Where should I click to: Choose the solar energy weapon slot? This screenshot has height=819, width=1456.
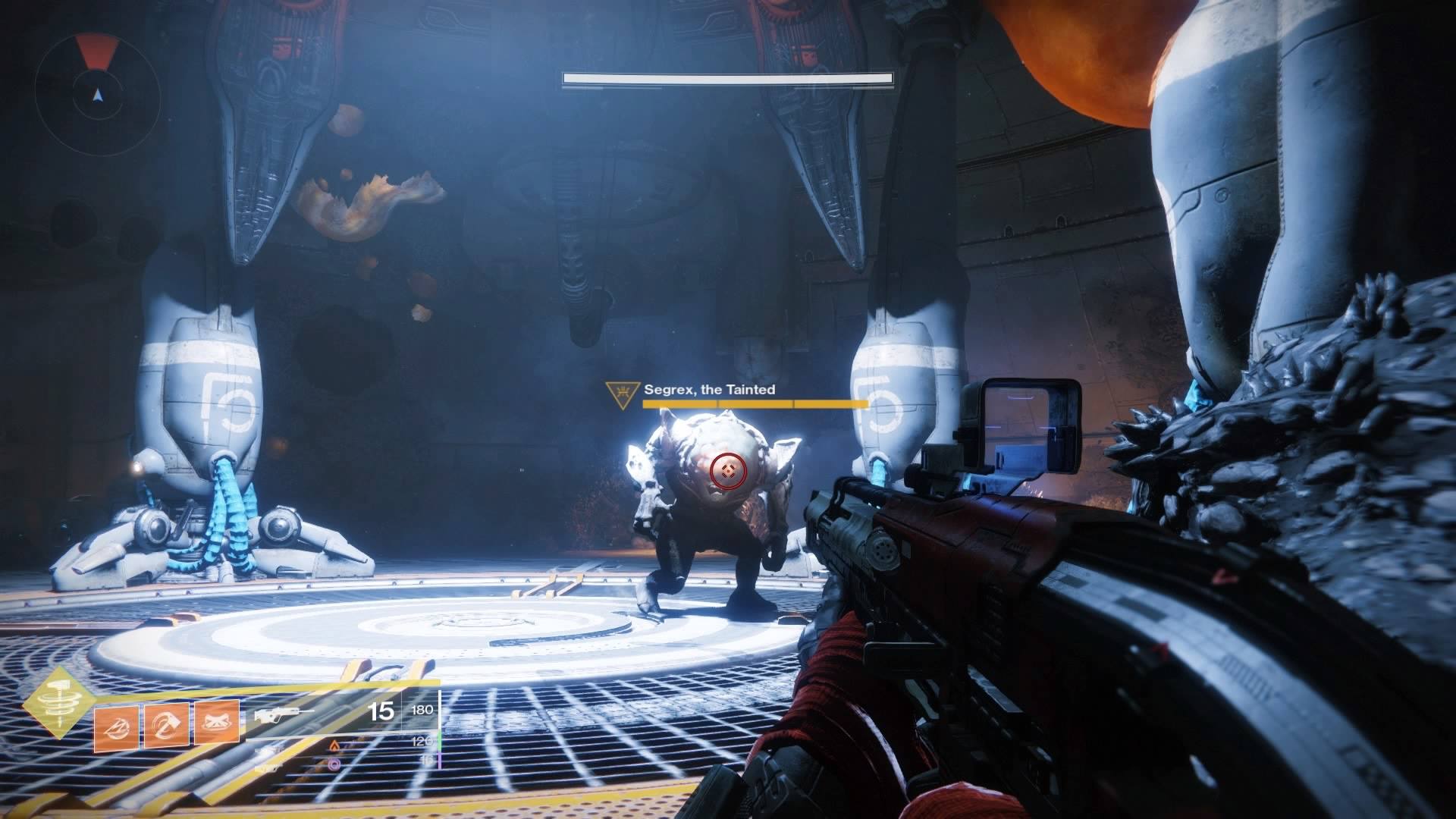coord(335,748)
